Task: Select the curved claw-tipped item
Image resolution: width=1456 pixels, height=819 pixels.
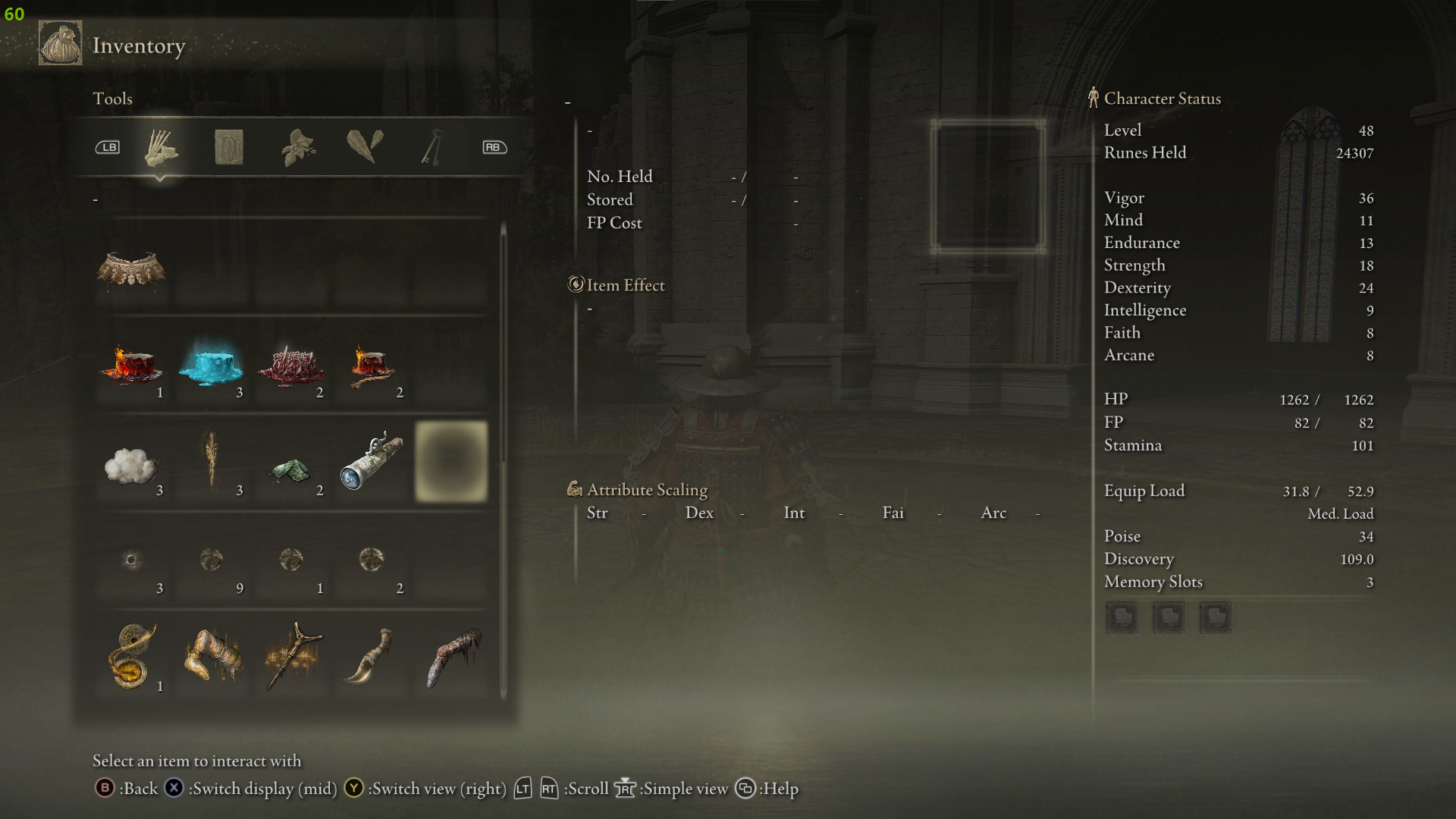Action: 372,657
